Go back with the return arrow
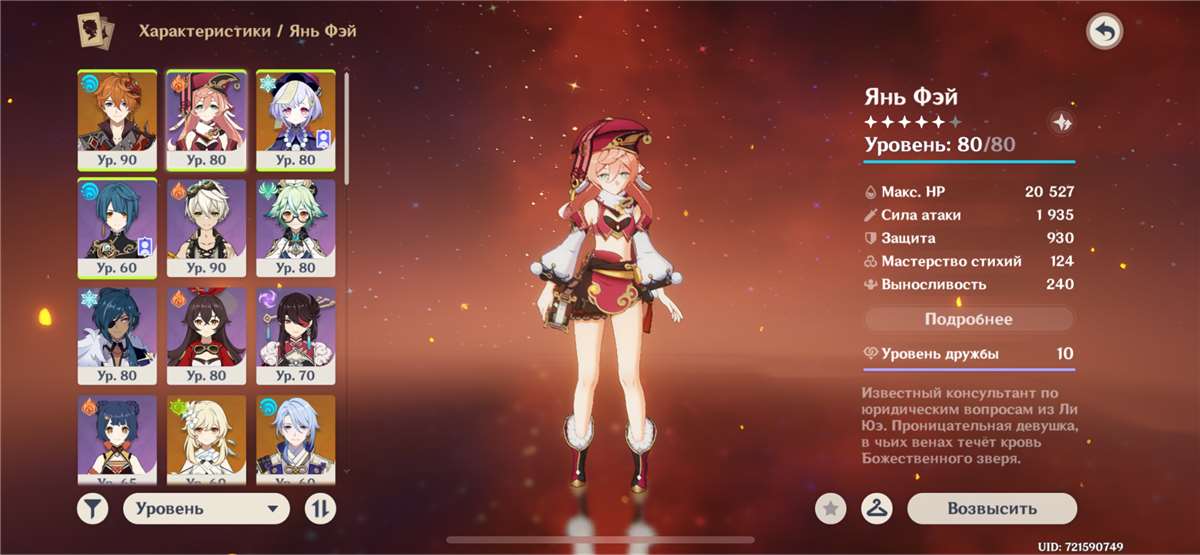The height and width of the screenshot is (555, 1200). [x=1104, y=32]
